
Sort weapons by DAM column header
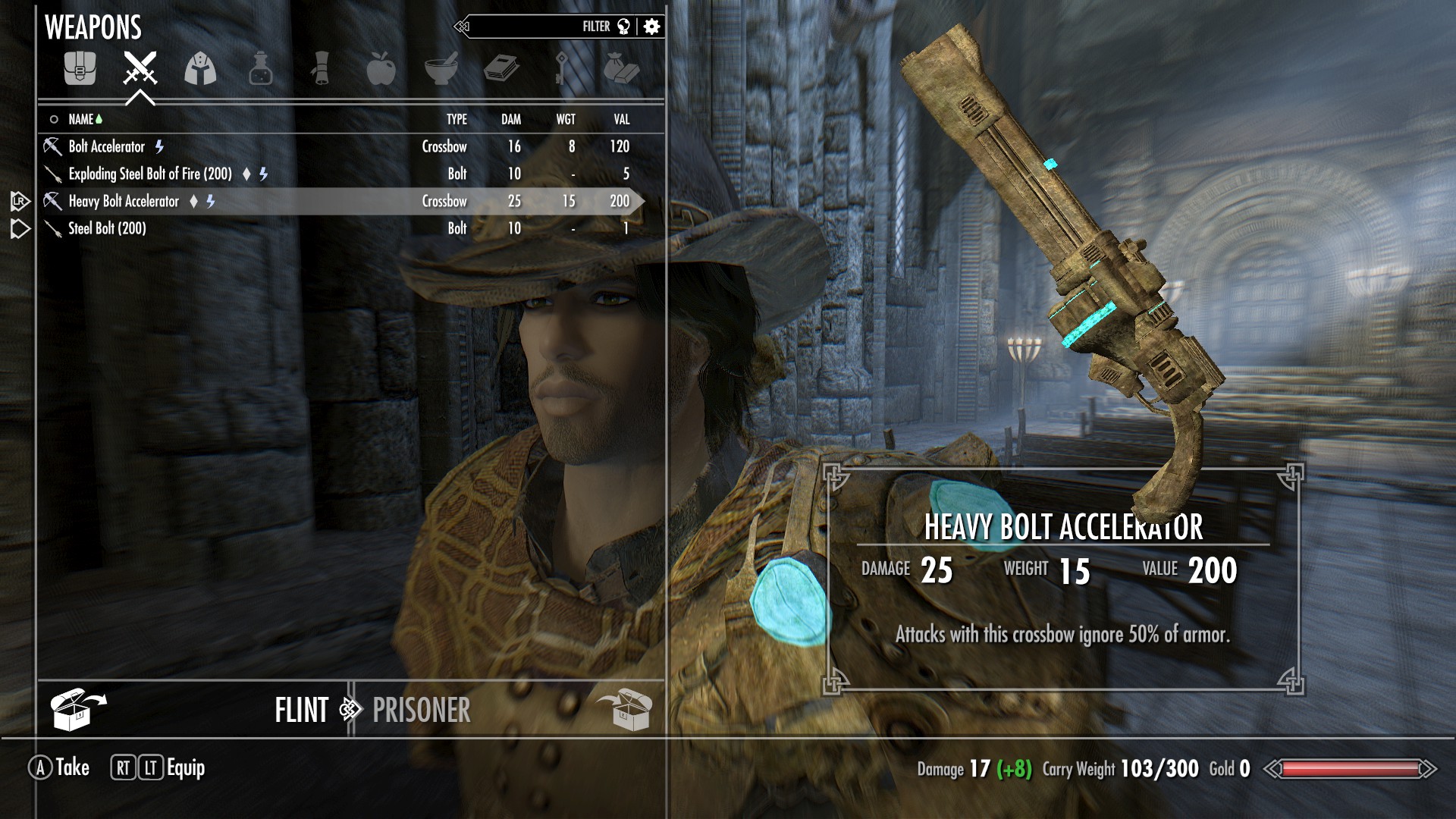511,119
